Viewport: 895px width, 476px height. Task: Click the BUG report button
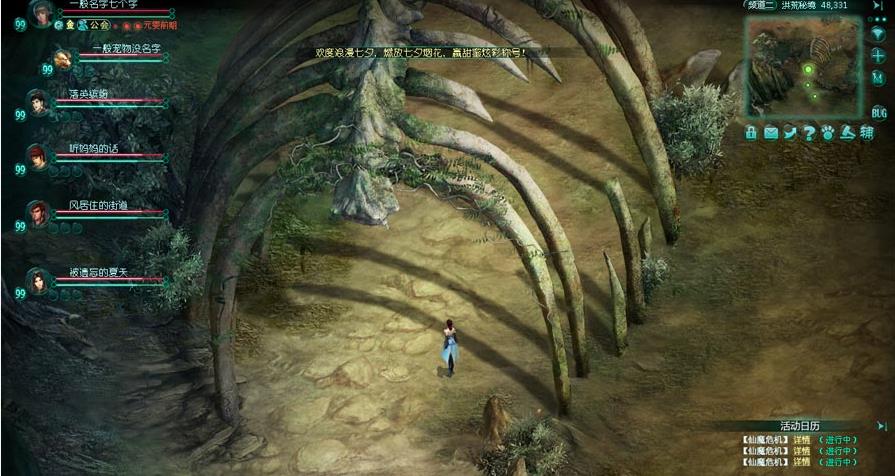click(x=879, y=112)
